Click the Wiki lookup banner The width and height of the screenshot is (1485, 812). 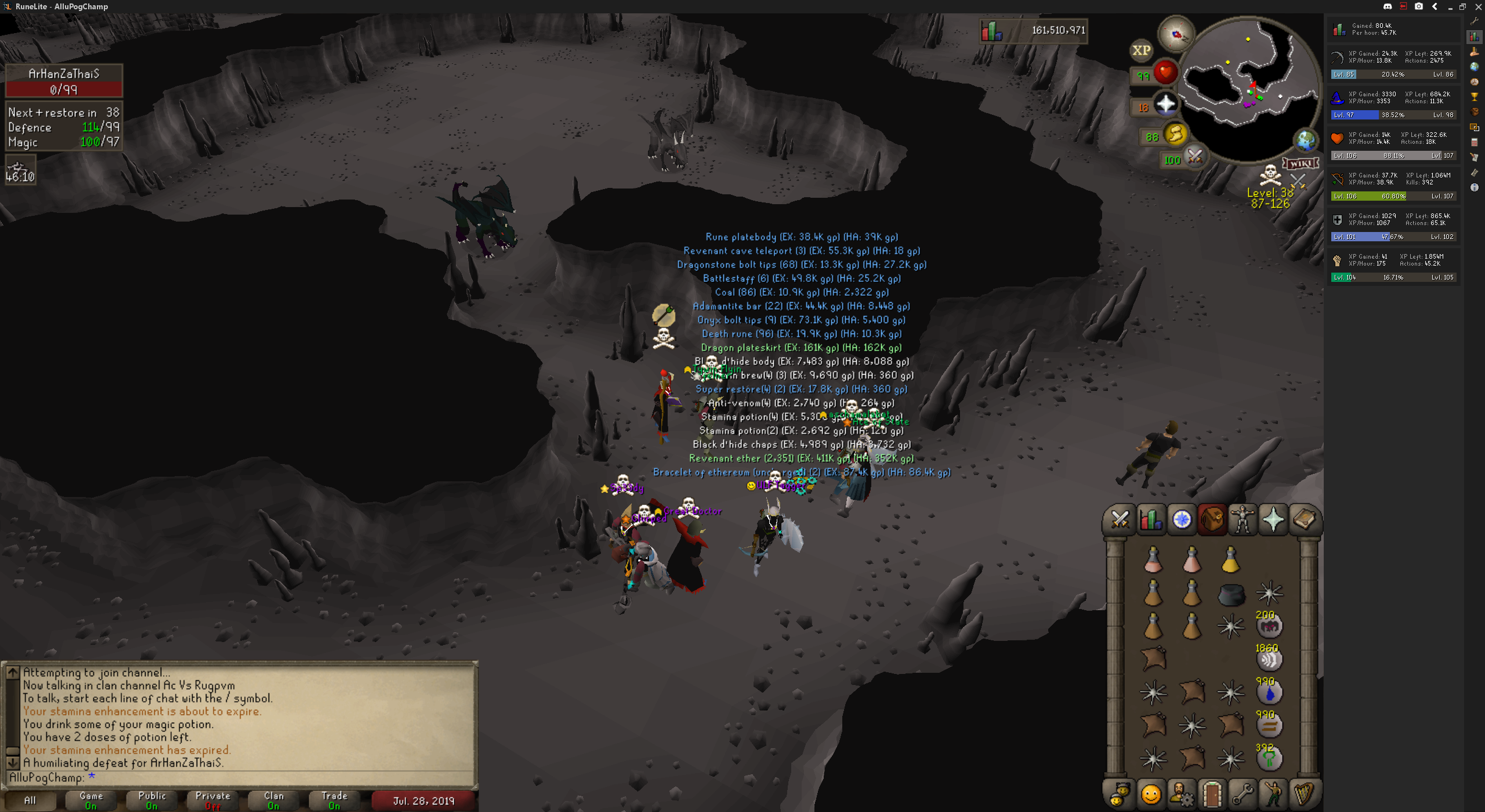coord(1300,164)
